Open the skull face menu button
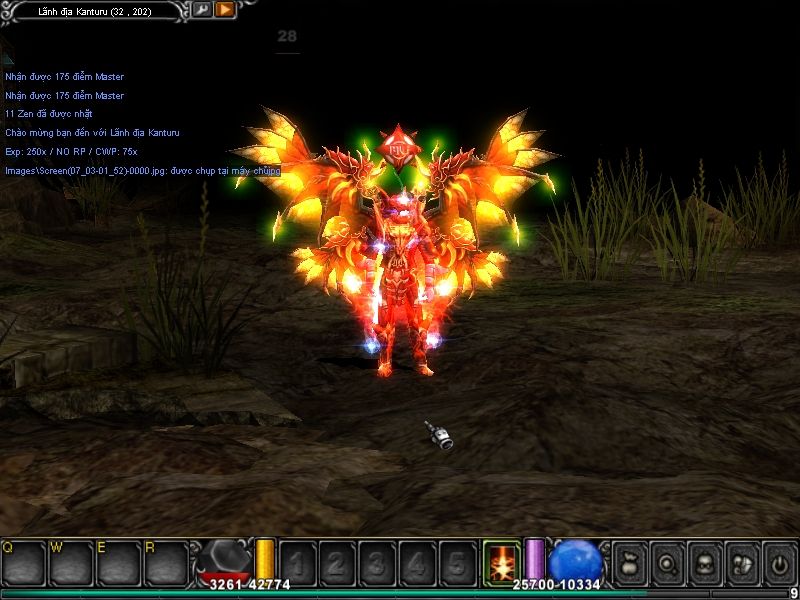Screen dimensions: 800x600 704,563
